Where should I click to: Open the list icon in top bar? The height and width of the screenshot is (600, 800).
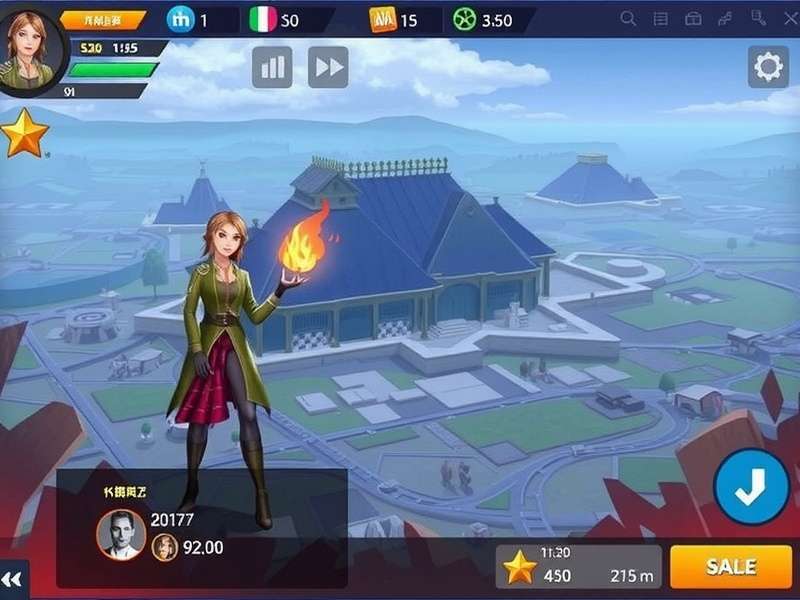pyautogui.click(x=662, y=19)
